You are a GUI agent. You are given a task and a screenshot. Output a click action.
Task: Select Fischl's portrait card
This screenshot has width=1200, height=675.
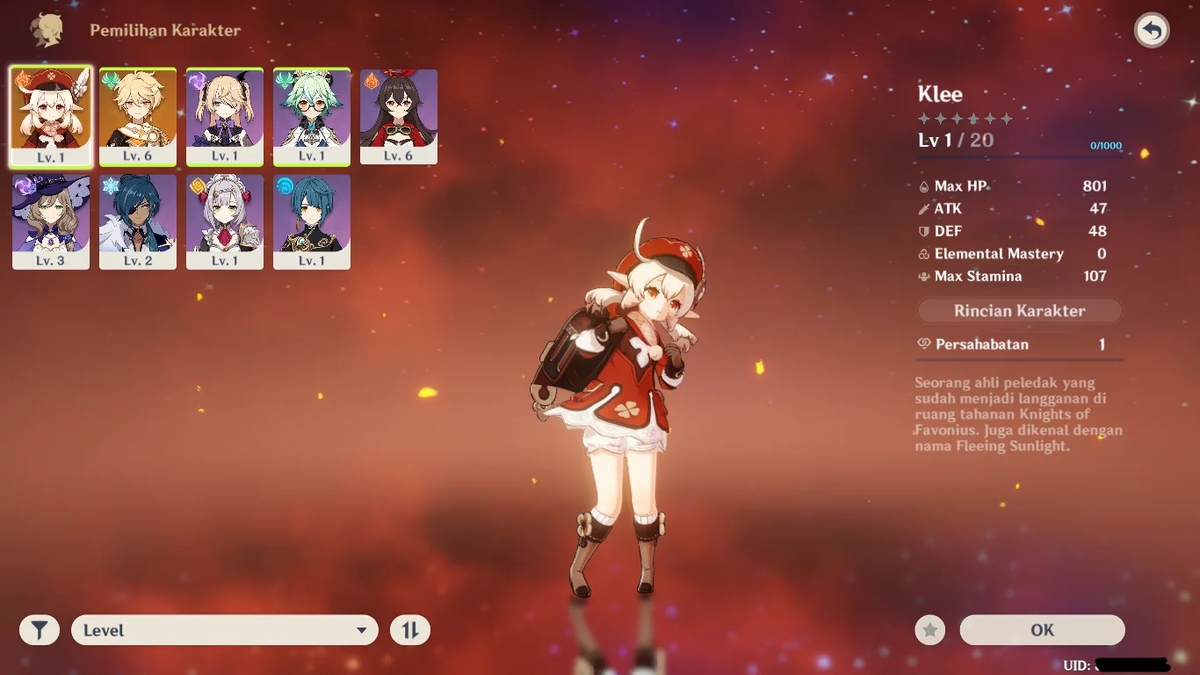[225, 115]
